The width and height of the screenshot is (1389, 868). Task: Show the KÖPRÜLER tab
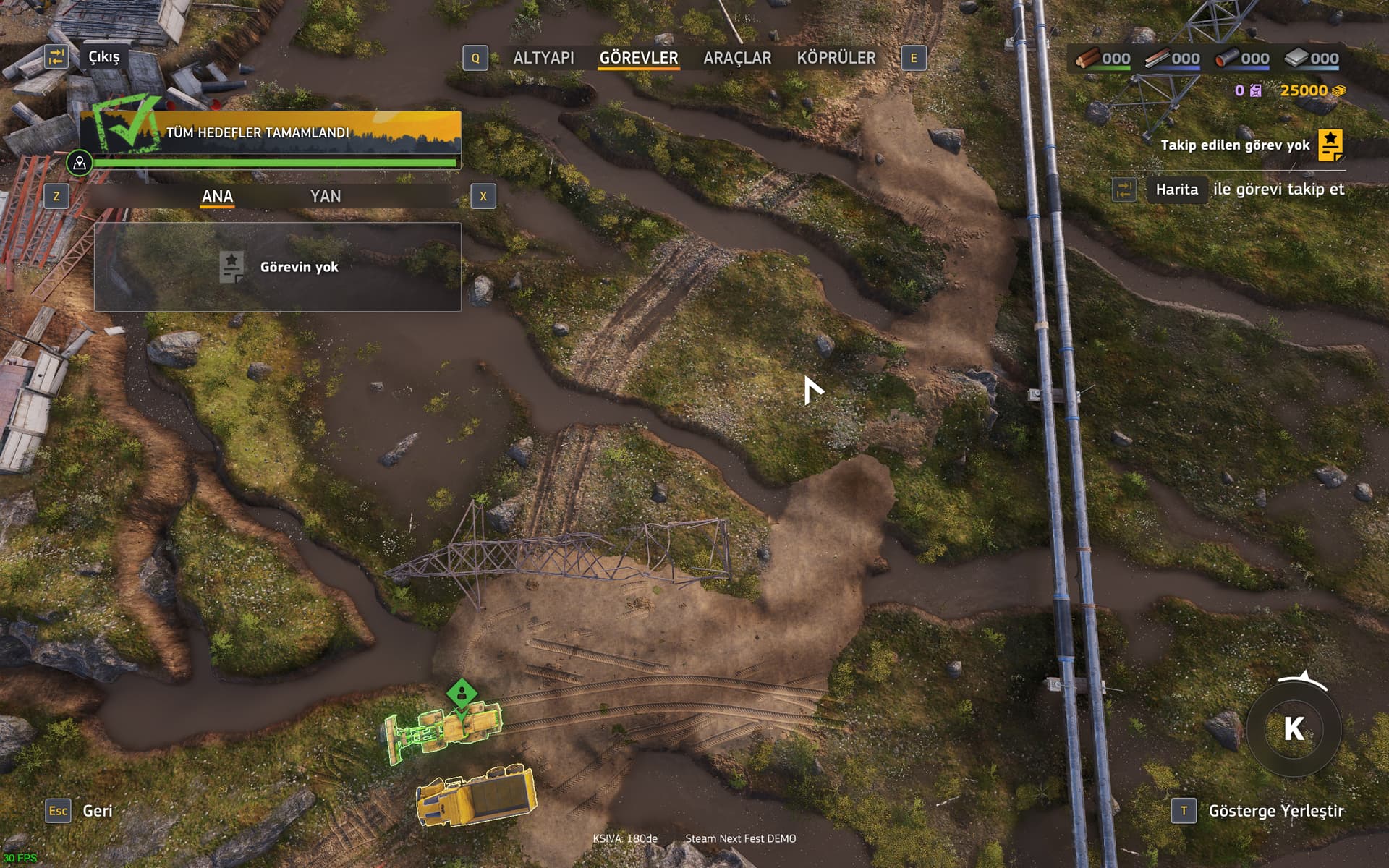coord(836,58)
